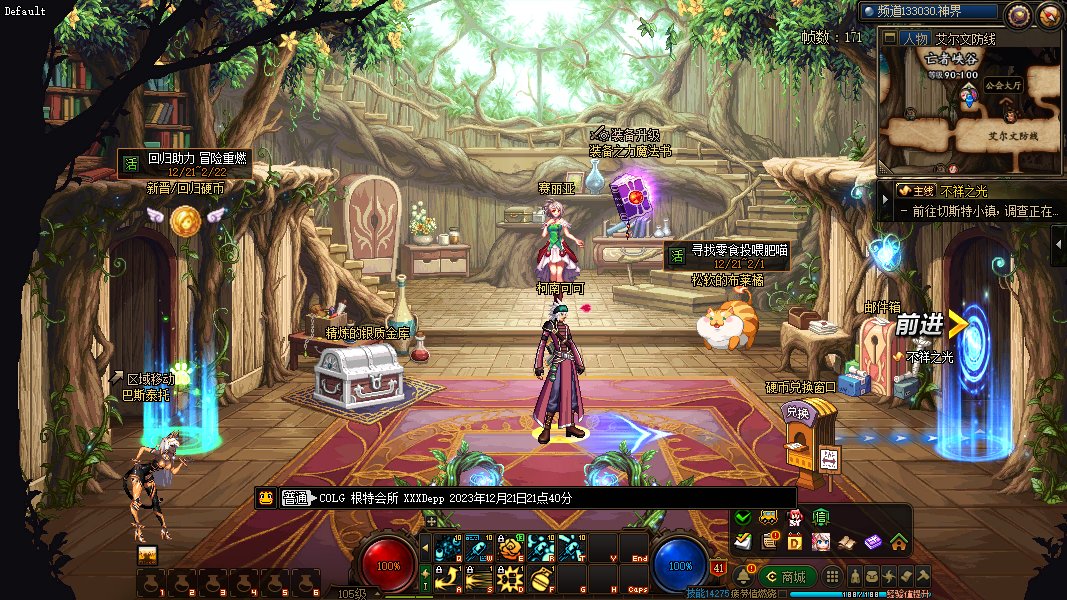
Task: Click the pink-haired girl portrait icon
Action: click(x=821, y=542)
